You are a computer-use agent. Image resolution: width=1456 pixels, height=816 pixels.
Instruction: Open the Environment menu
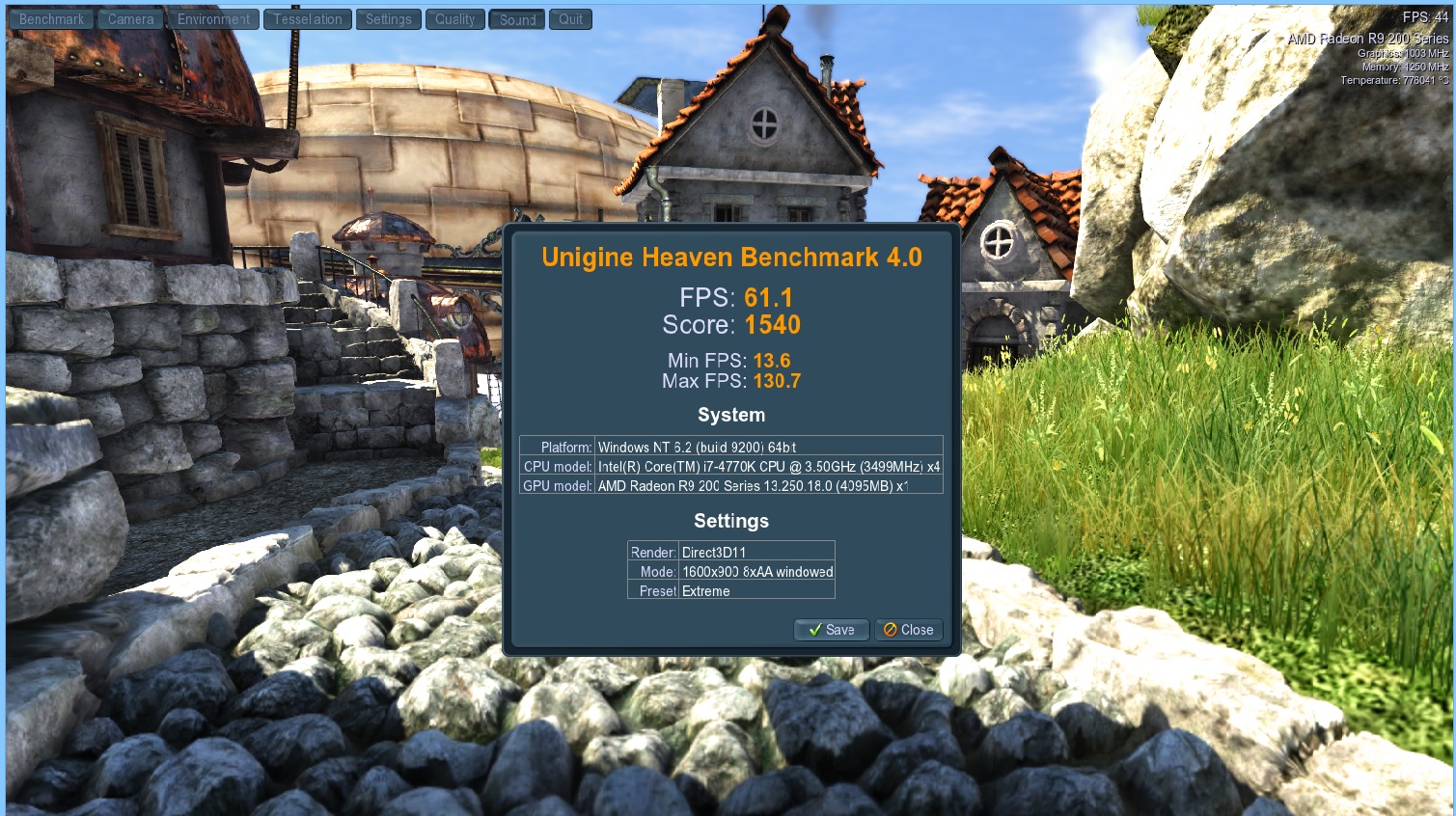point(212,18)
